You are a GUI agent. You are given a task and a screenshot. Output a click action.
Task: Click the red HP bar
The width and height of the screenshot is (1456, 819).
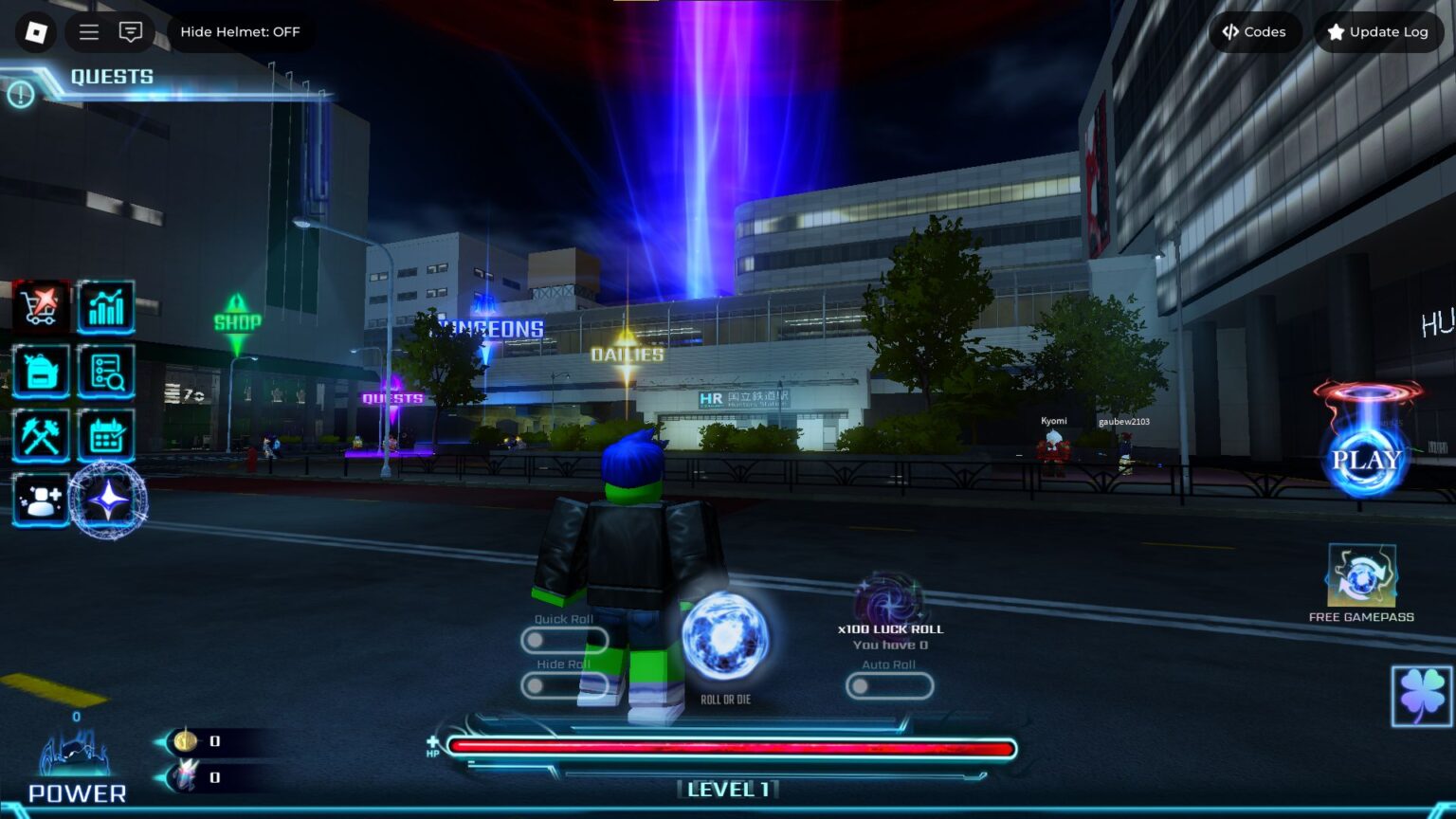pos(730,748)
